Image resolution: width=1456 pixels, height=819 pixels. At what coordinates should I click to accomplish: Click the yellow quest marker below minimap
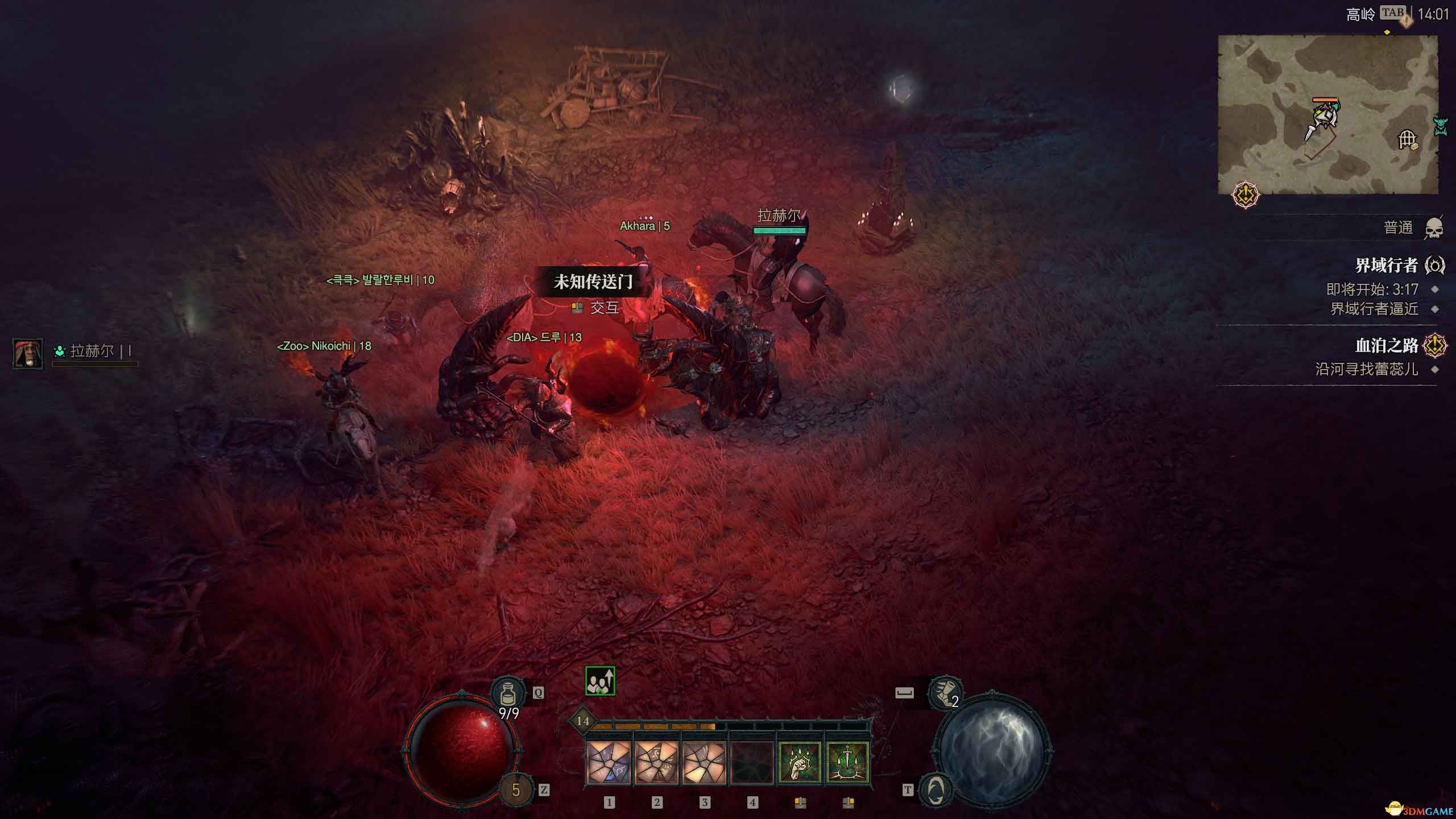(1246, 196)
